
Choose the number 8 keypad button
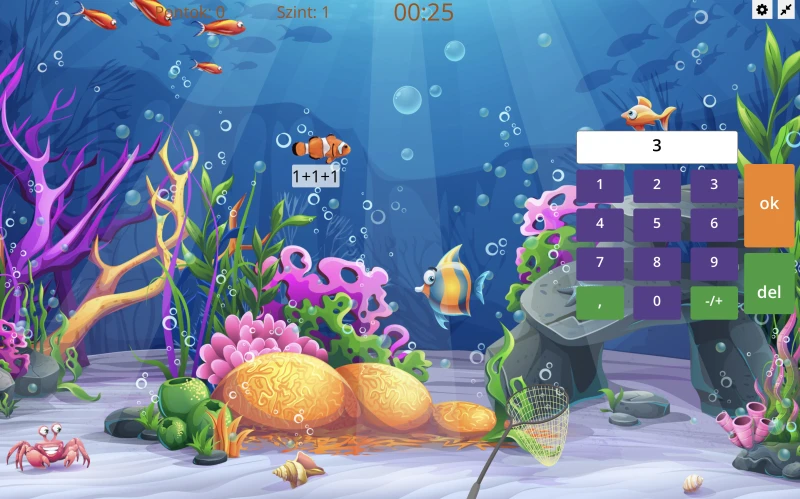pyautogui.click(x=657, y=263)
